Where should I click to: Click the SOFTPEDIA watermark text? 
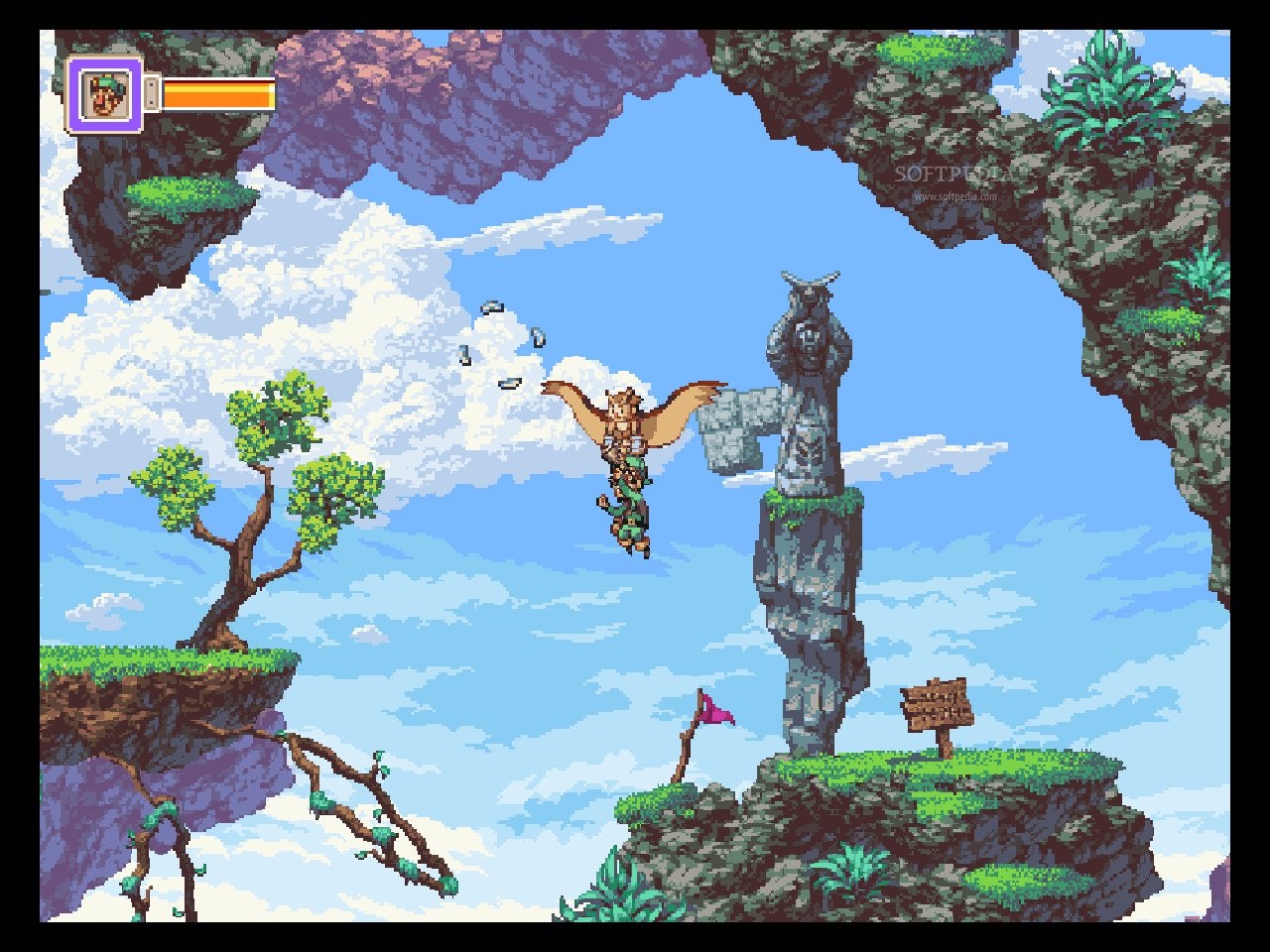pos(954,171)
